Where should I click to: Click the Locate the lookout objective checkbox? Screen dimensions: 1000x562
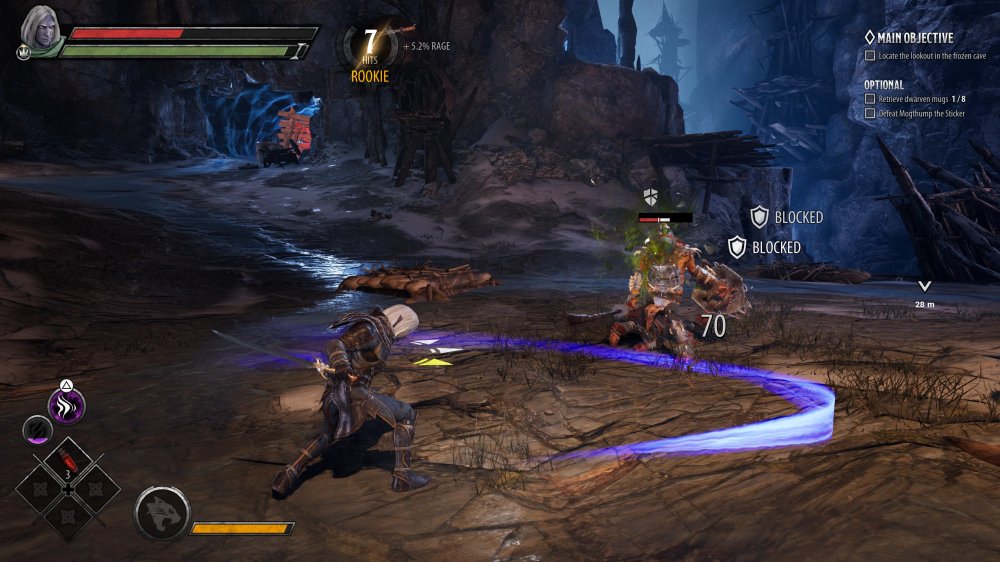pos(870,56)
